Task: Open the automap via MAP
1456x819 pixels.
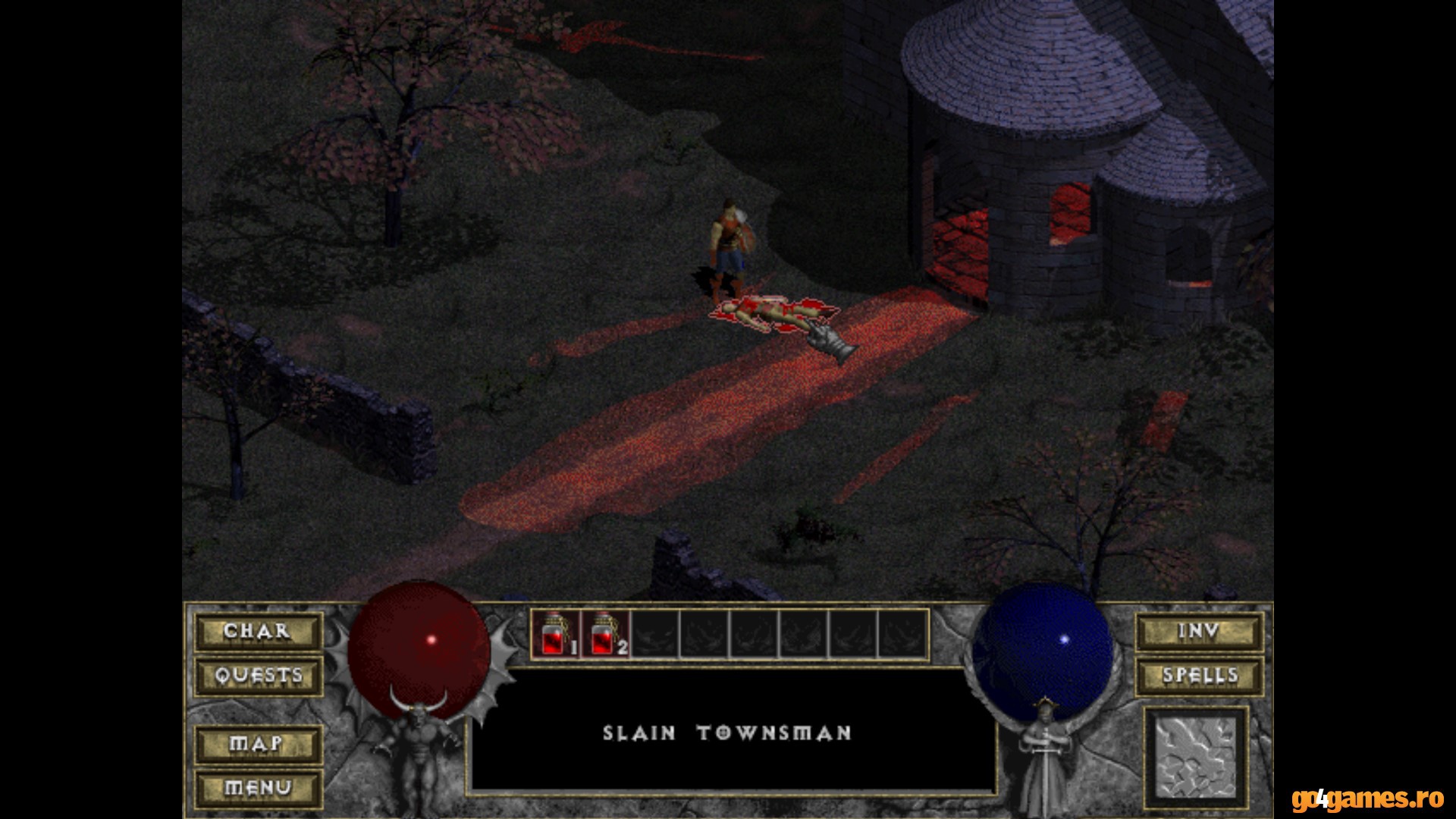Action: click(x=258, y=745)
